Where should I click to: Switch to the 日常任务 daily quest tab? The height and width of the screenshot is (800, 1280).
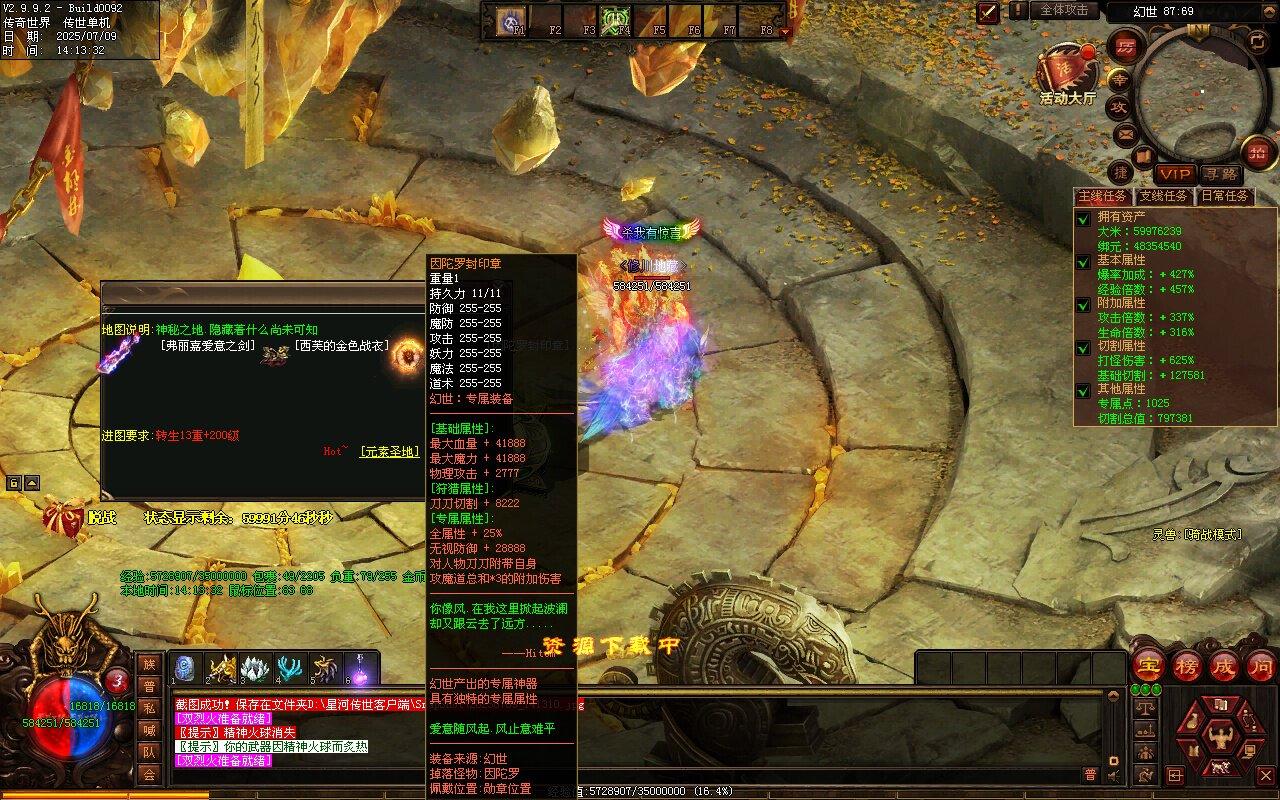[1225, 196]
